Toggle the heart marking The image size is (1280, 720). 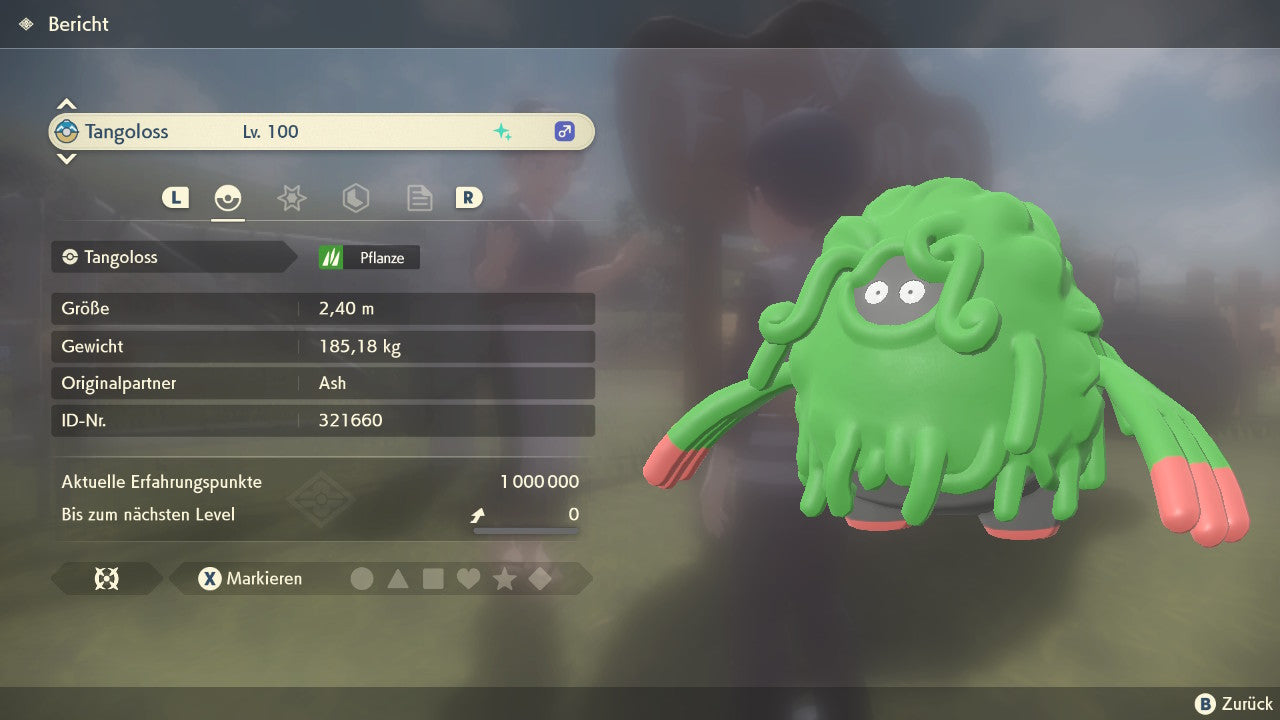pyautogui.click(x=468, y=579)
